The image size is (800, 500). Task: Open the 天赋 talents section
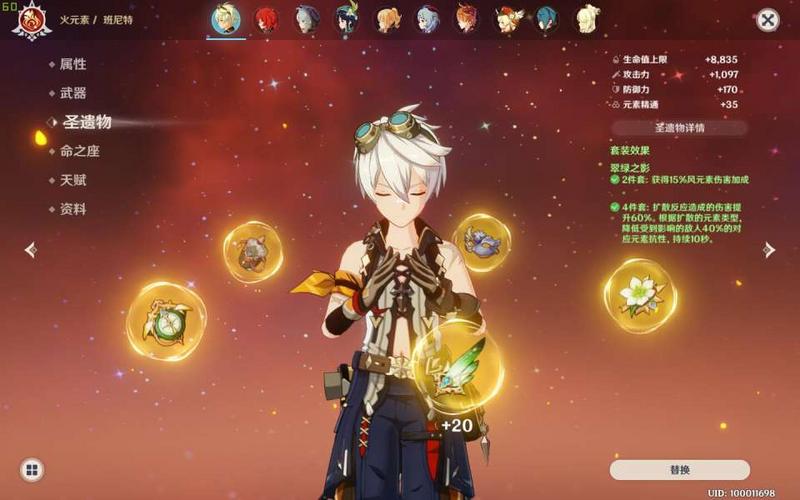point(73,180)
